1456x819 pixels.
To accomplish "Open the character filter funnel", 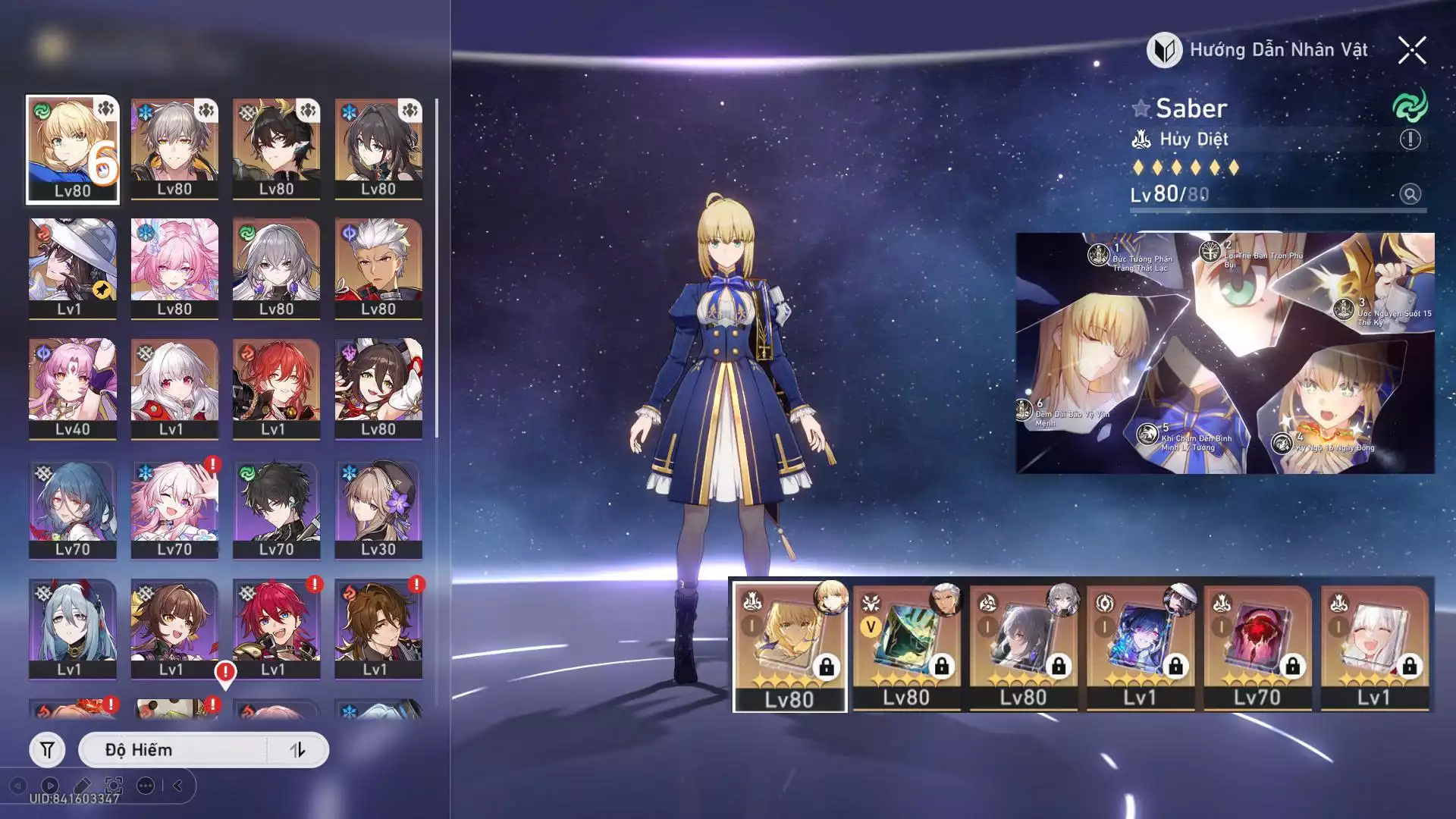I will pos(47,750).
